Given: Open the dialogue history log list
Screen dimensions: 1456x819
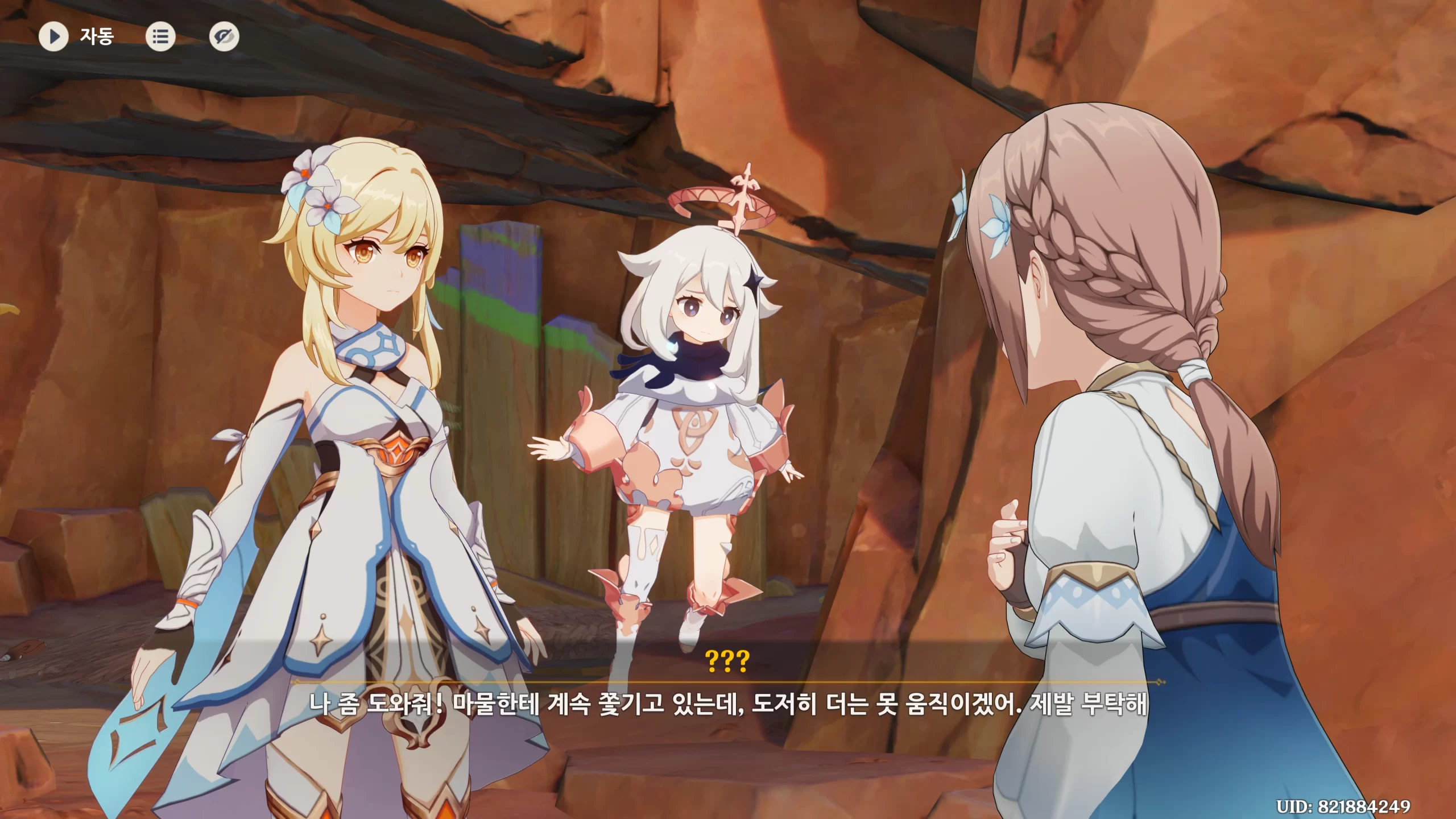Looking at the screenshot, I should [x=160, y=37].
